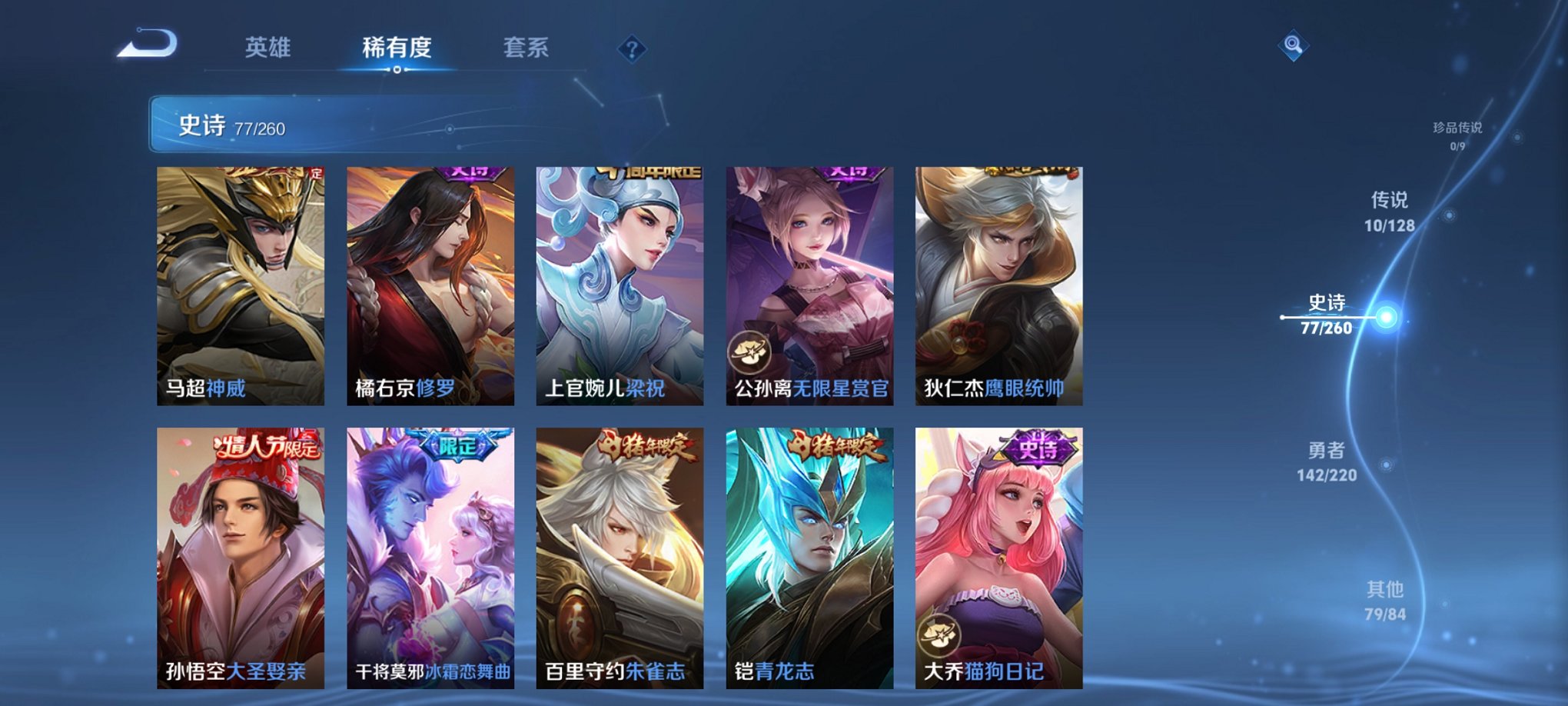Open the help question mark icon
1568x706 pixels.
pos(632,51)
